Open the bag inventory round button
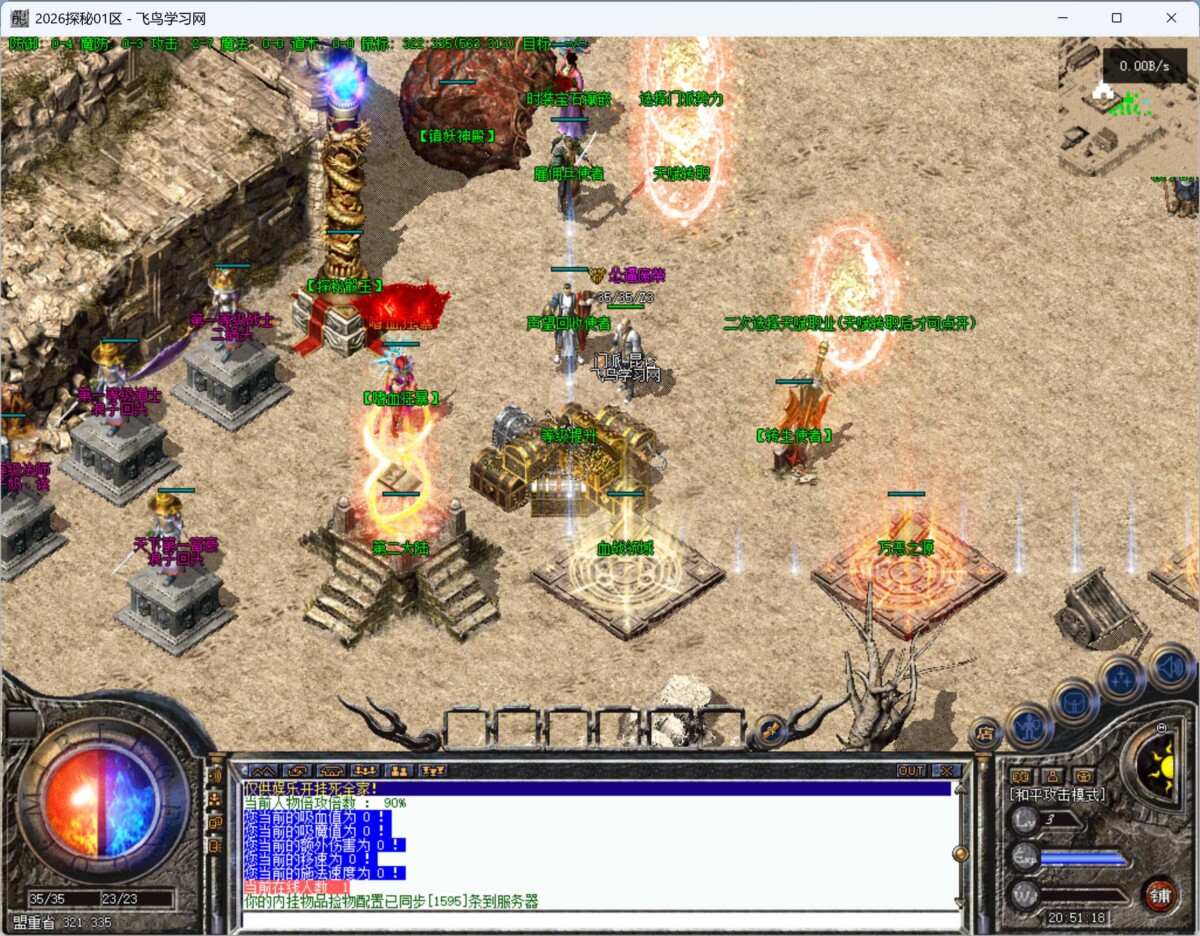 [1076, 701]
